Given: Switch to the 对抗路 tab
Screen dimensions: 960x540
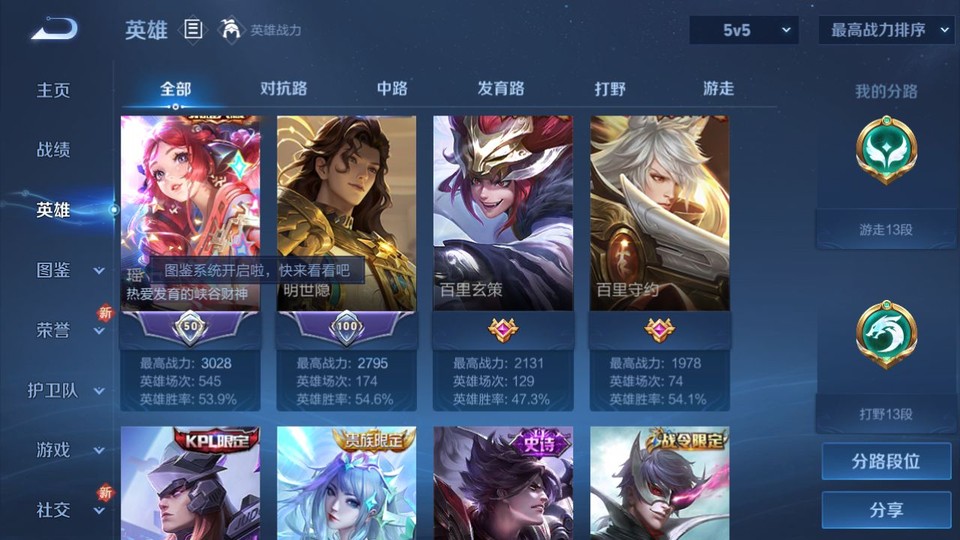Looking at the screenshot, I should (284, 88).
